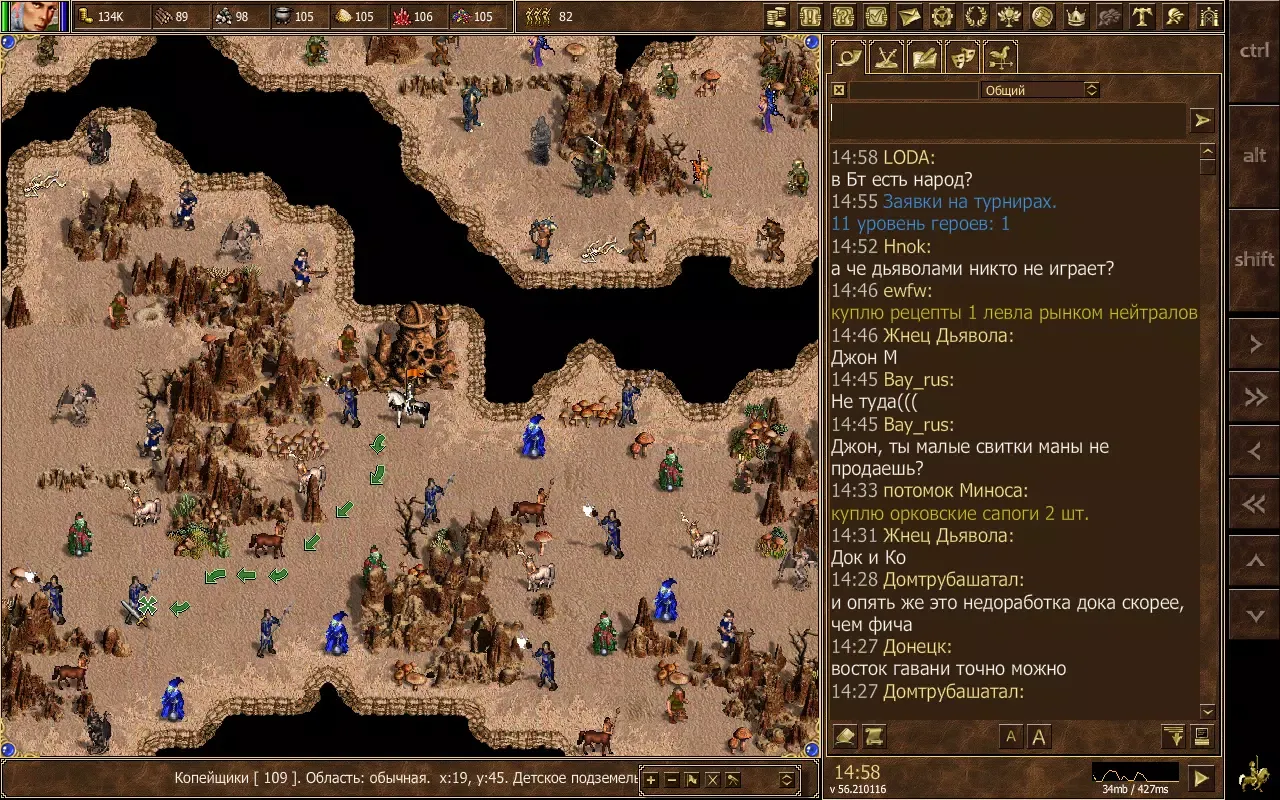This screenshot has width=1280, height=800.
Task: Open the envelope mail icon
Action: (908, 16)
